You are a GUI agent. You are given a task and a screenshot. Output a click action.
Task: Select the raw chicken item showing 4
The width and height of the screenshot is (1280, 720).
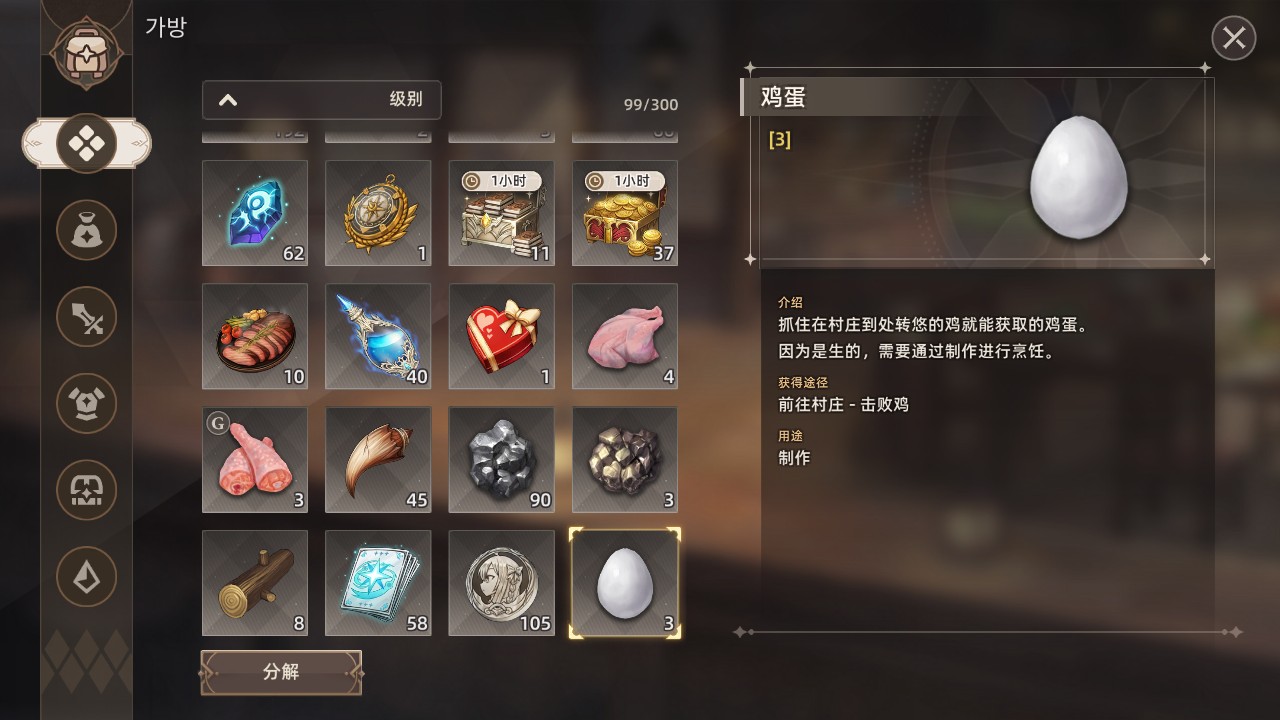[624, 336]
